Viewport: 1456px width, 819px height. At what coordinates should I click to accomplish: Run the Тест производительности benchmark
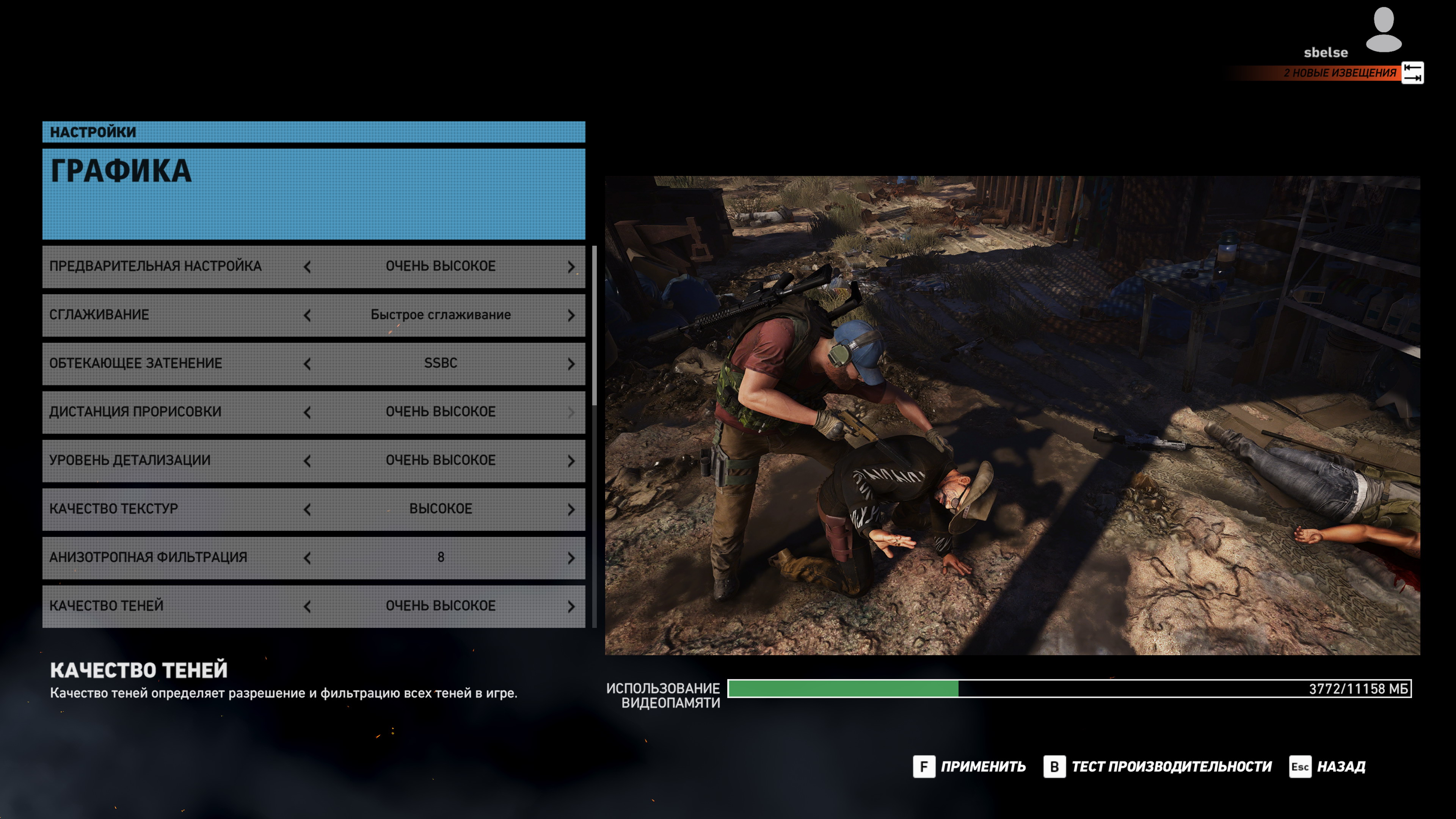[1158, 767]
